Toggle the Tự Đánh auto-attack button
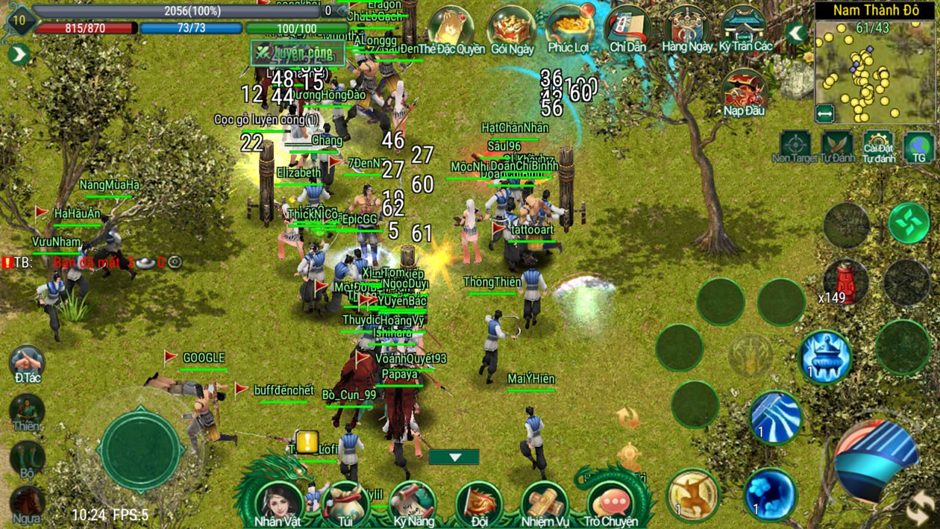This screenshot has width=940, height=529. click(837, 146)
